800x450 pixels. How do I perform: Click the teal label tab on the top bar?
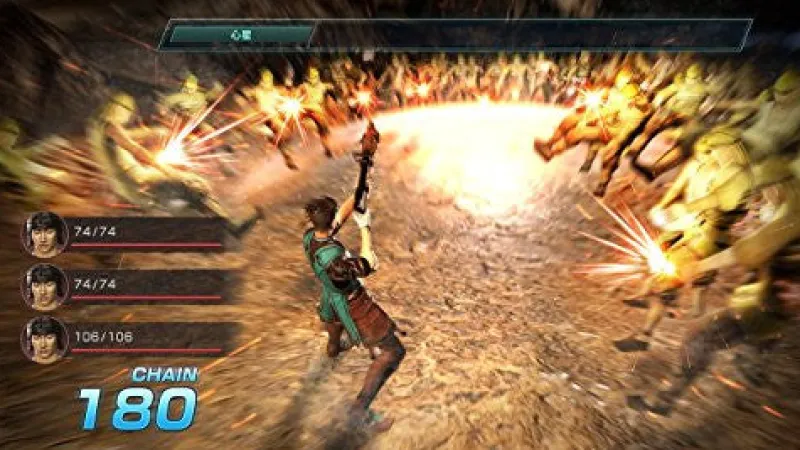pos(238,35)
